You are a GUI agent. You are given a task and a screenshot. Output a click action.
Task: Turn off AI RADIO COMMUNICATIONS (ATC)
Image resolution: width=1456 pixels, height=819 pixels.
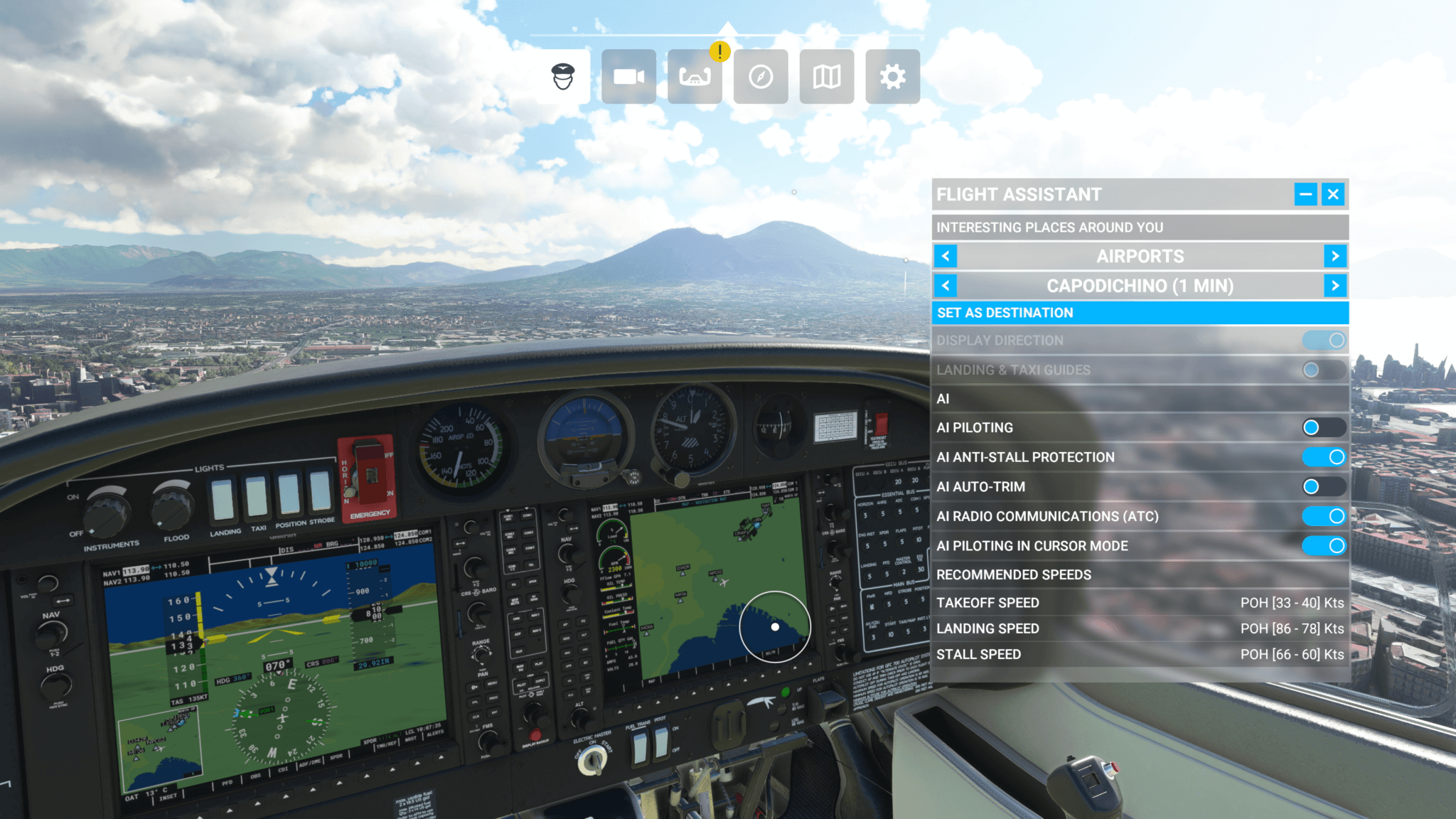pos(1324,516)
